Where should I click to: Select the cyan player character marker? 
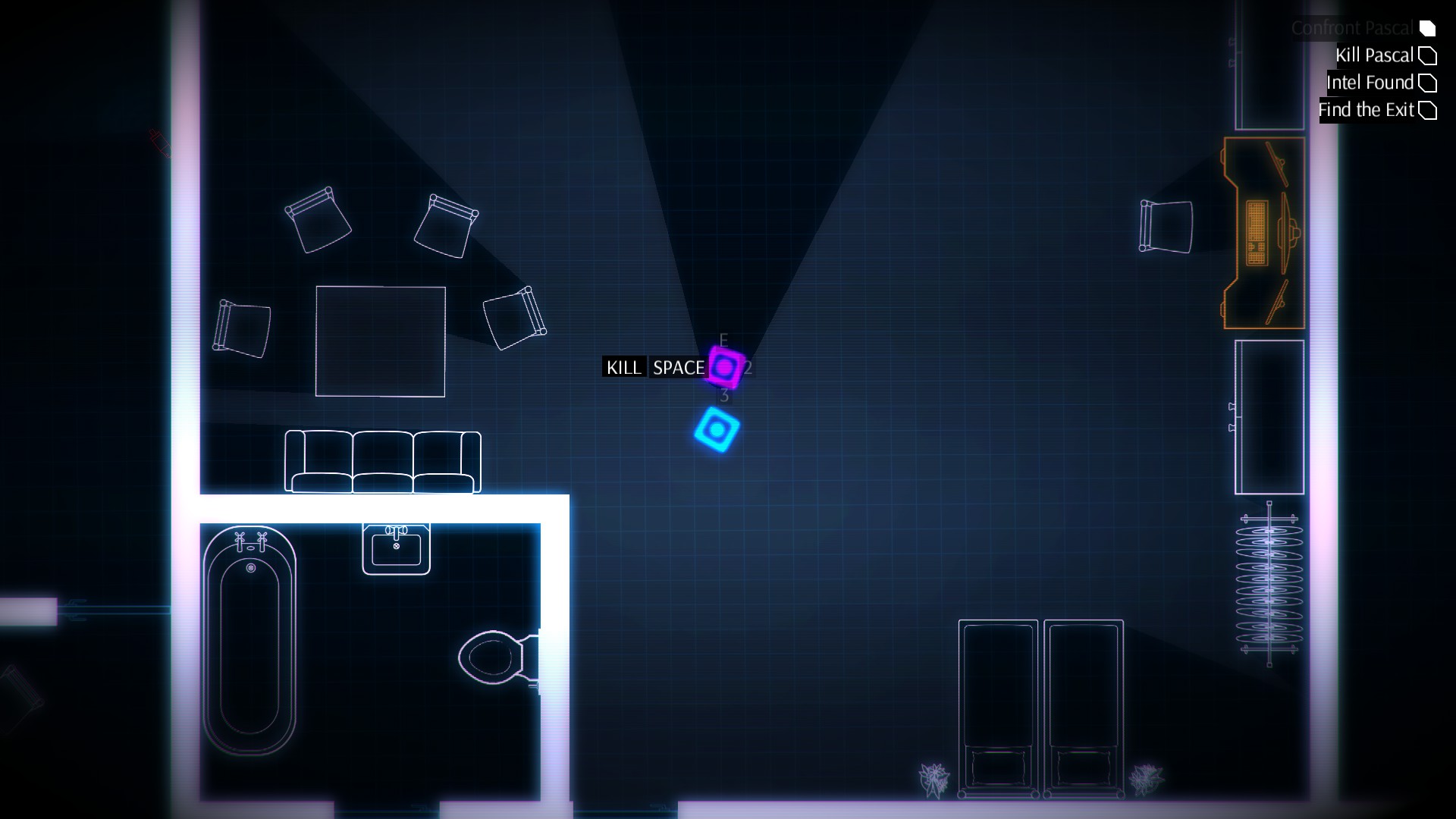point(717,431)
